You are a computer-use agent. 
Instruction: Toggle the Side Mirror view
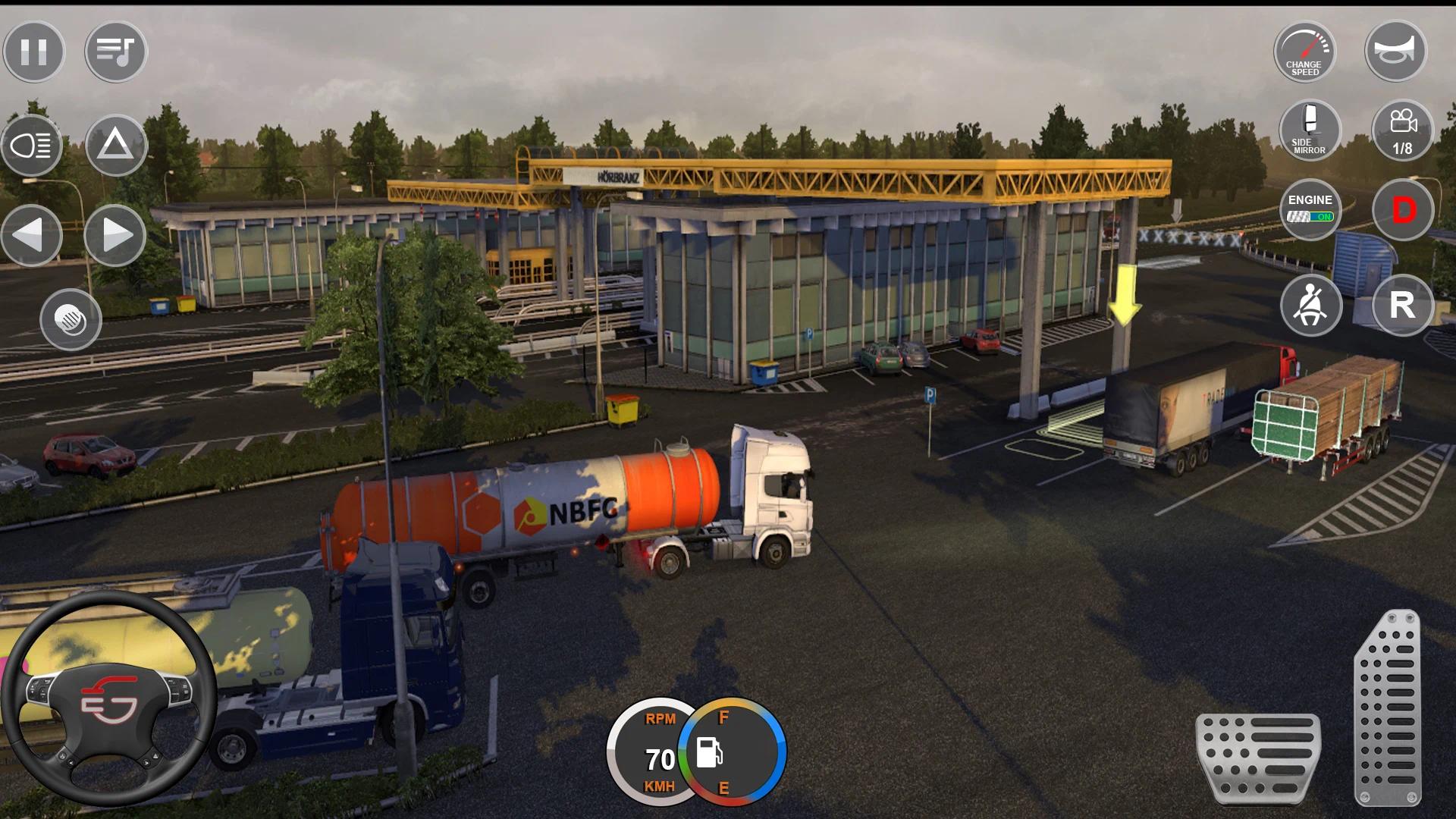point(1310,130)
